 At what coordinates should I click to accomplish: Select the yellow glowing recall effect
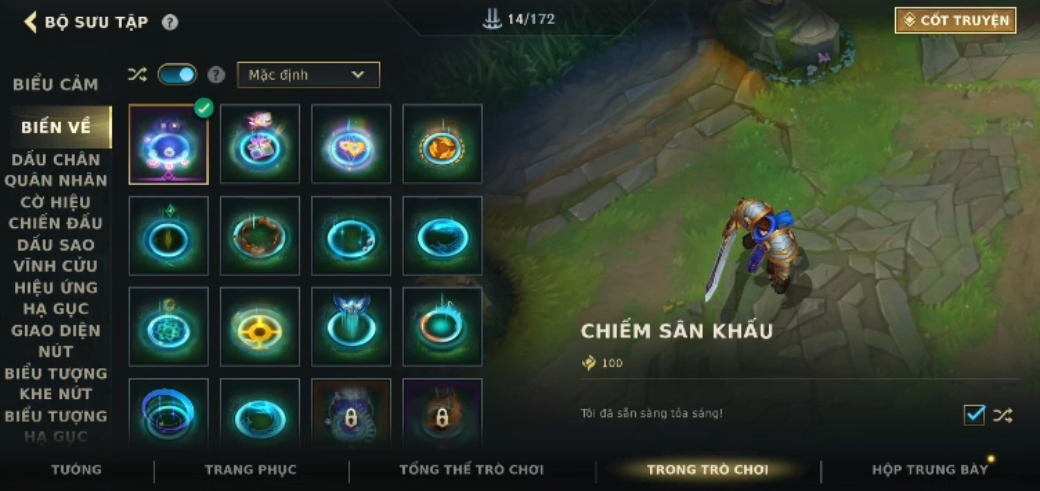coord(260,327)
